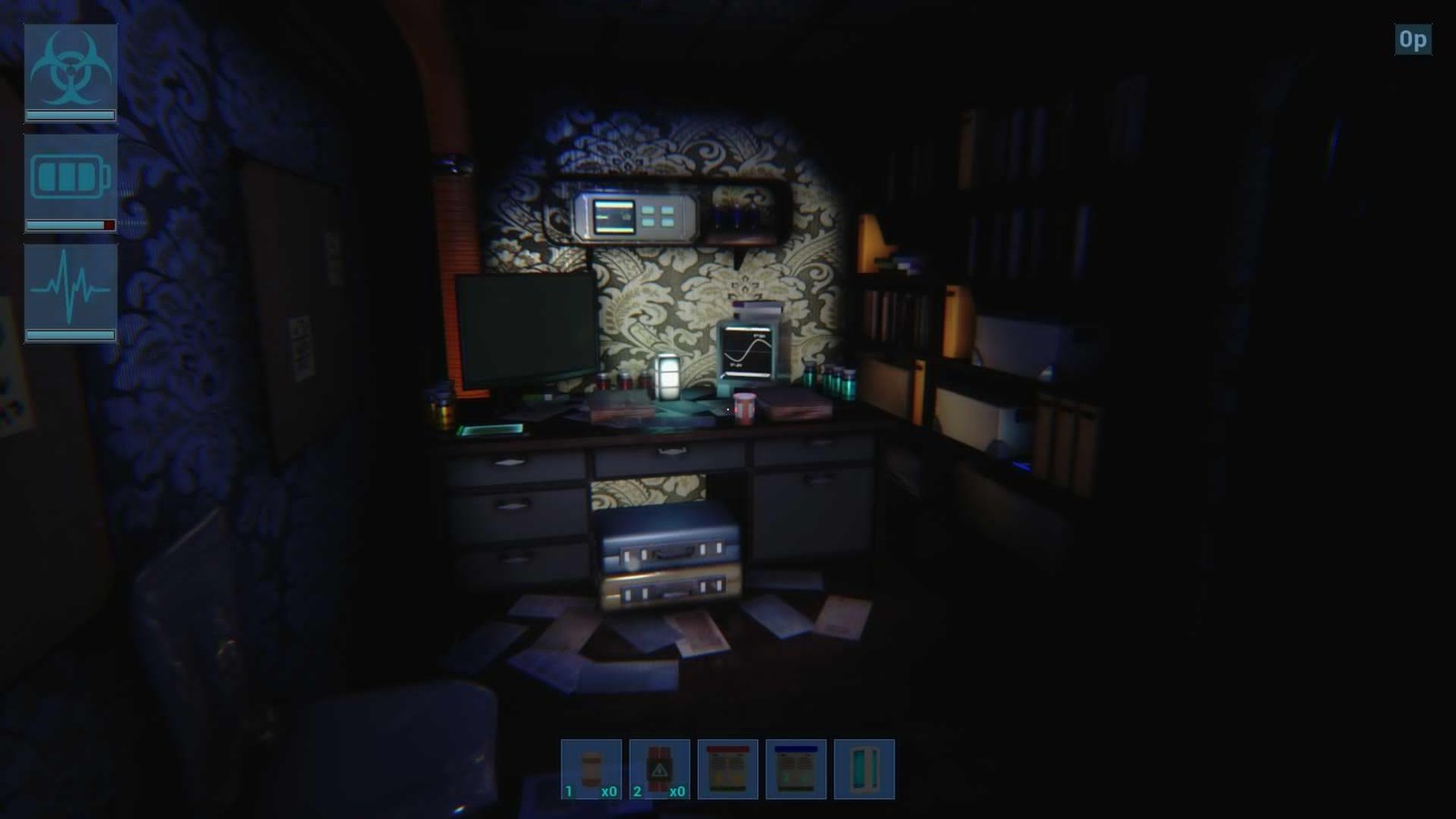Viewport: 1456px width, 819px height.
Task: Select the glow stick inventory item
Action: (x=864, y=769)
